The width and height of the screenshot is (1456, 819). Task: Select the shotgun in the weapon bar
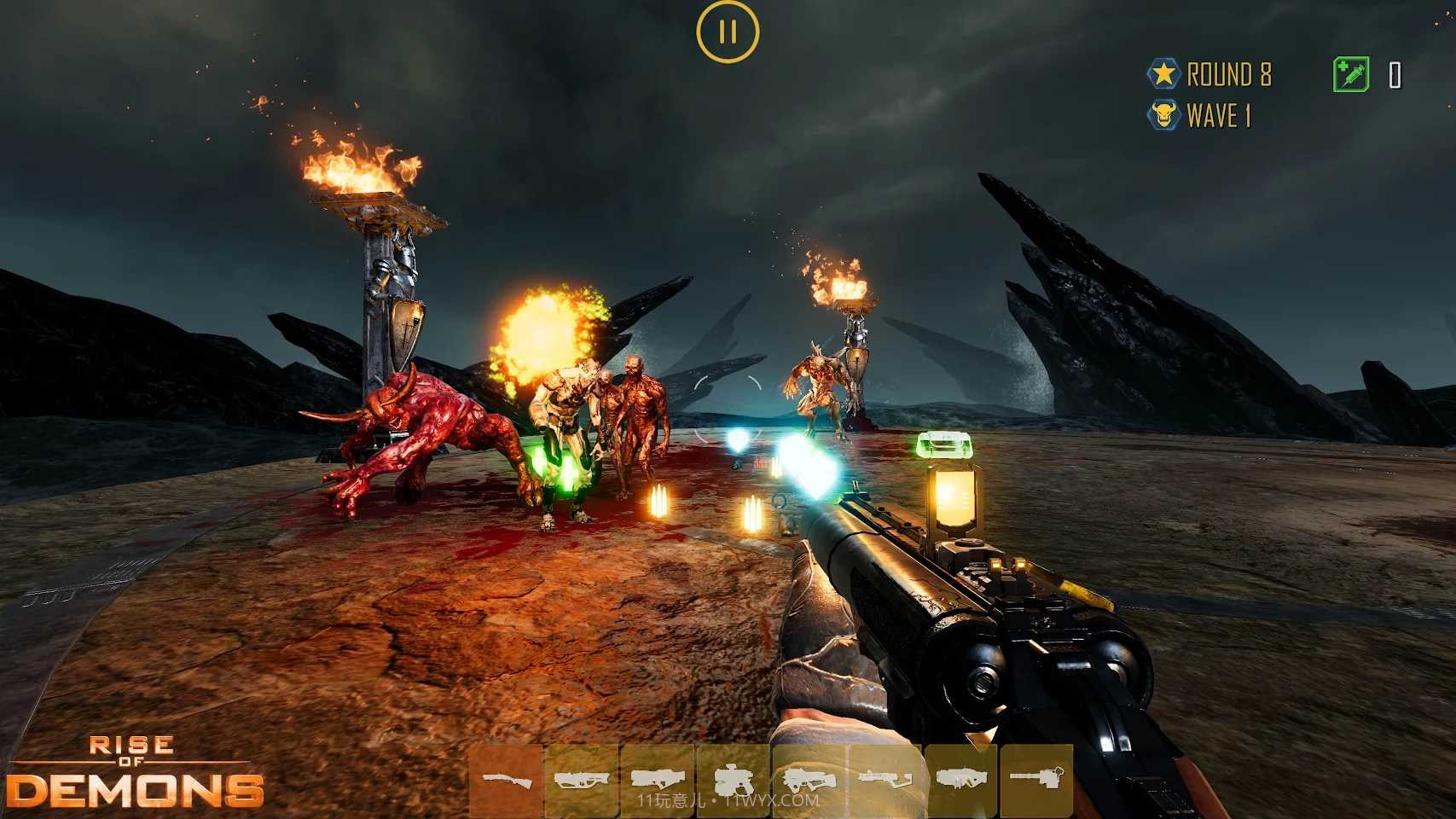(x=507, y=780)
